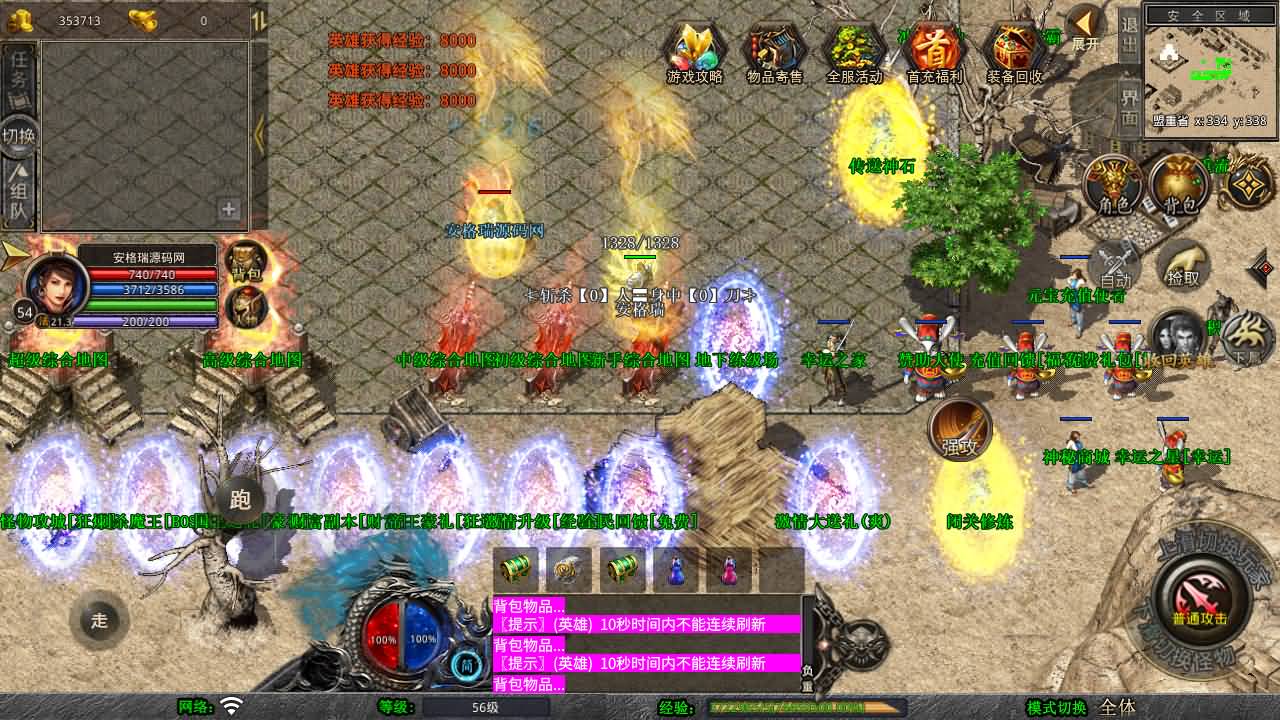Switch to the 任务 quest tab
The image size is (1280, 720).
[x=19, y=72]
